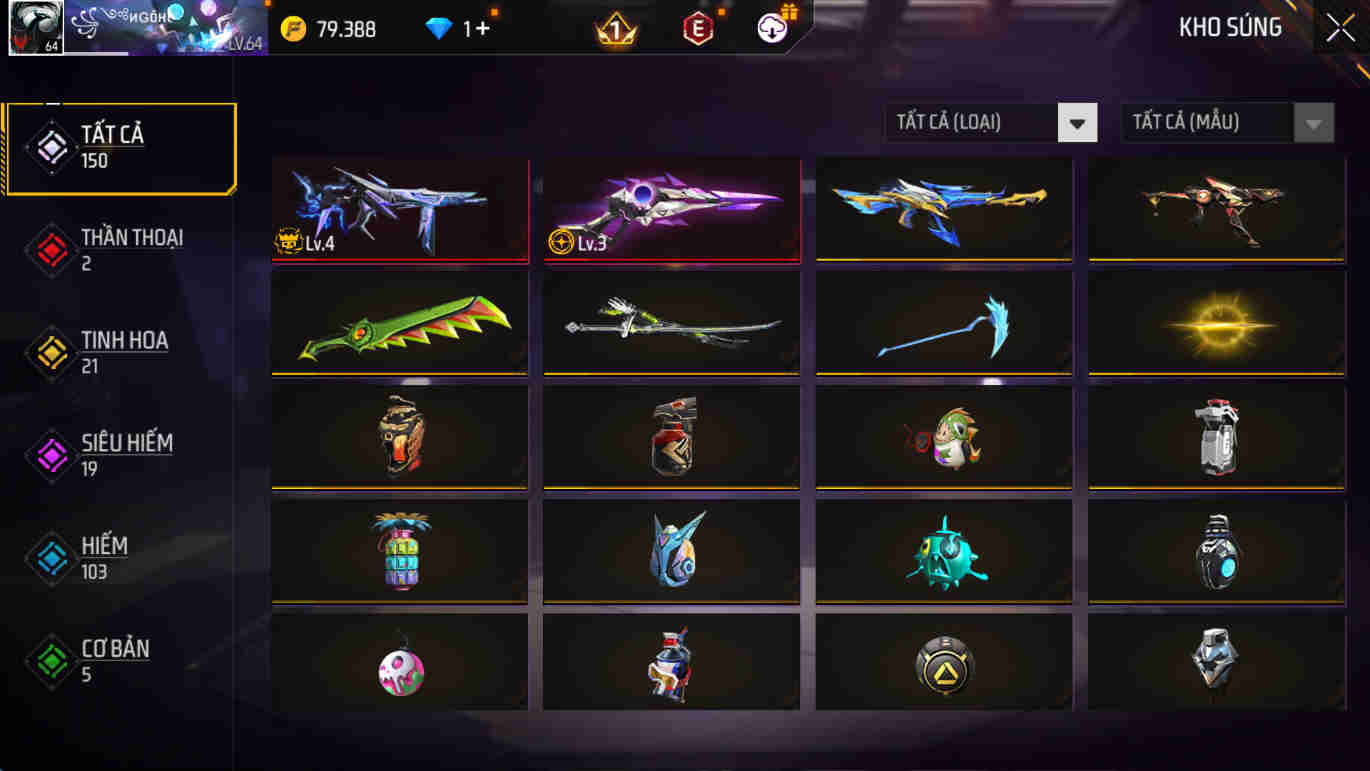This screenshot has height=771, width=1370.
Task: Click the purple SIÊU HIẾM rarity diamond icon
Action: point(51,455)
